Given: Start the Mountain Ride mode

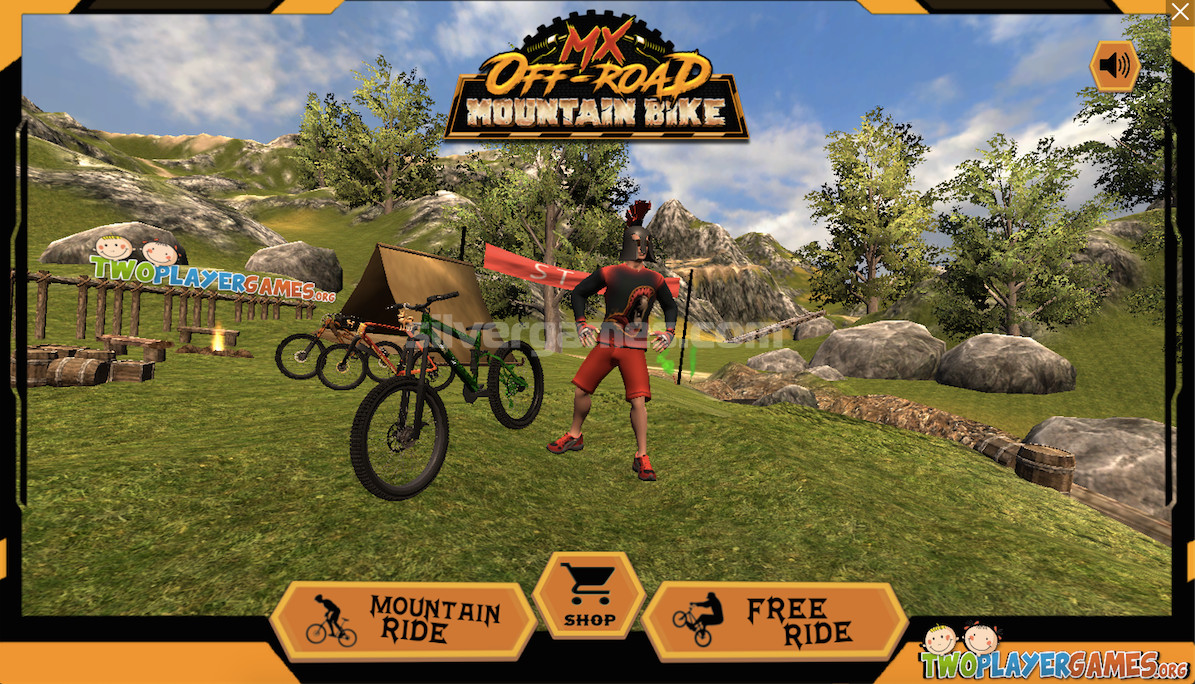Looking at the screenshot, I should pyautogui.click(x=404, y=620).
